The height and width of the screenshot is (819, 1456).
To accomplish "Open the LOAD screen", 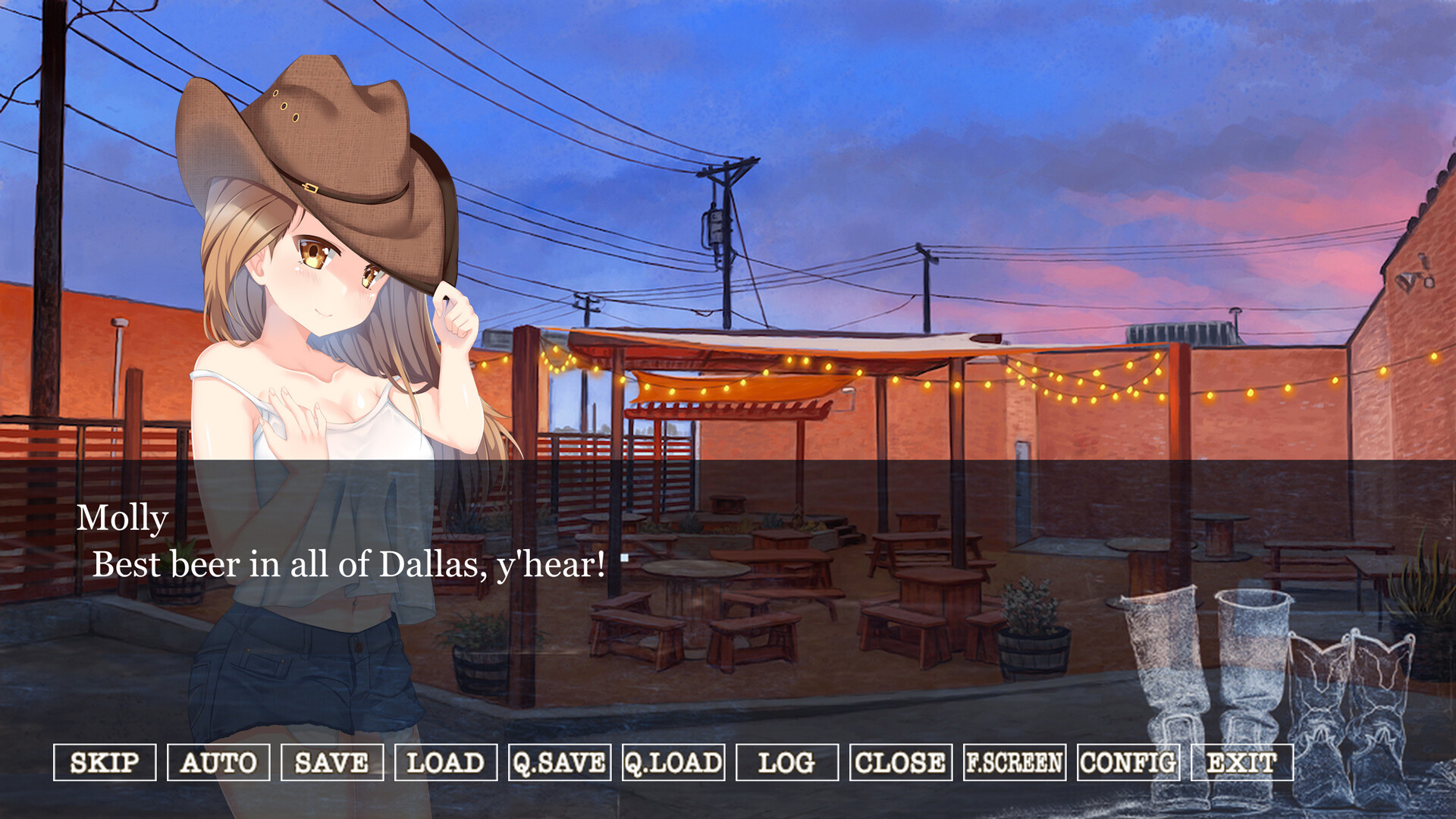I will coord(445,764).
